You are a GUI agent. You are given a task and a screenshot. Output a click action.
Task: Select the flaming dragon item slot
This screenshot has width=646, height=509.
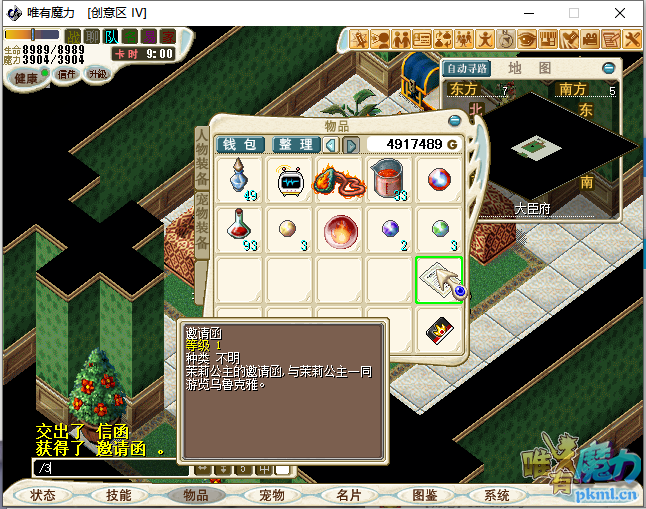point(340,181)
